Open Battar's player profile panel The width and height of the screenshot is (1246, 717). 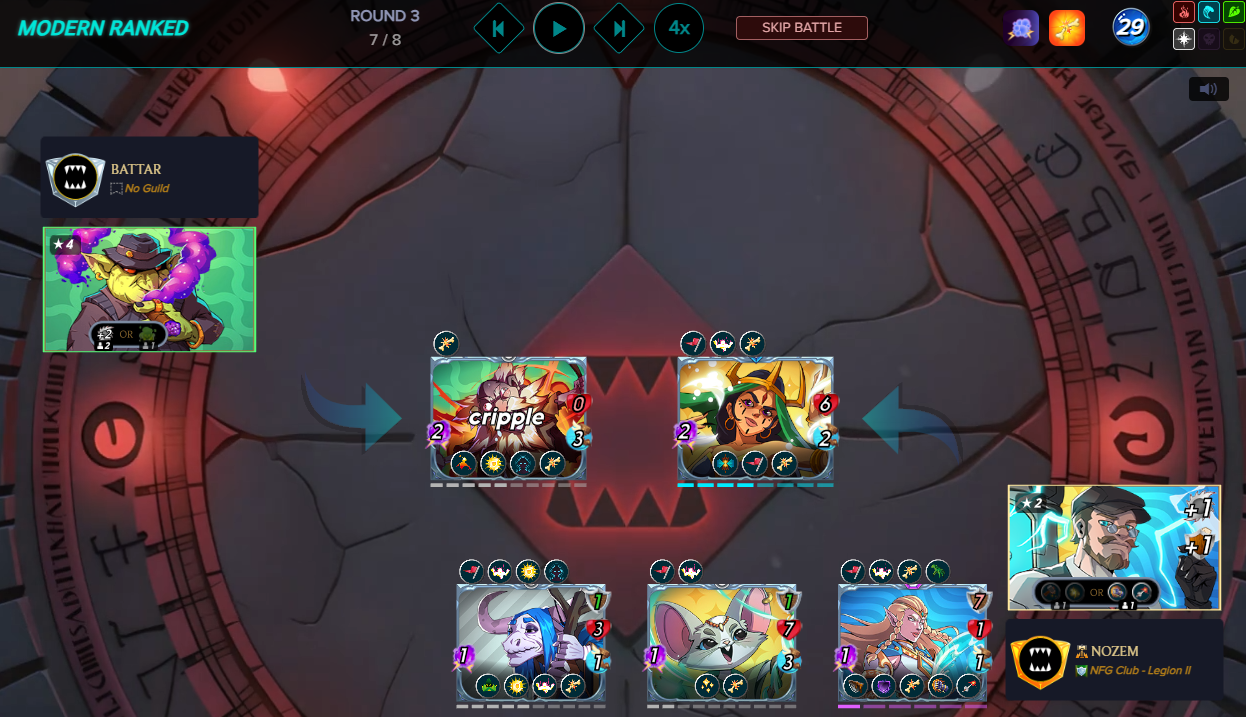149,177
